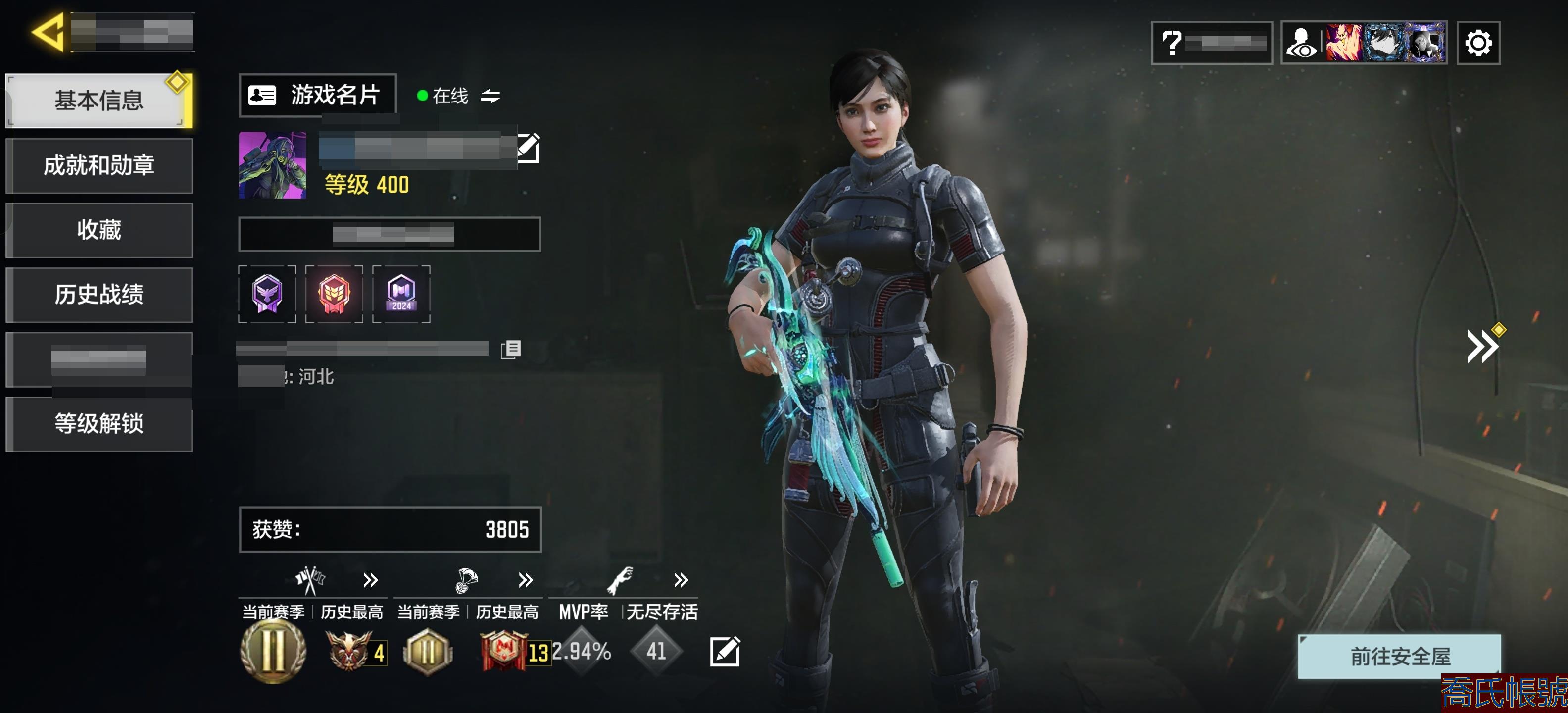Click the 前往安全屋 button
The width and height of the screenshot is (1568, 713).
[1399, 656]
